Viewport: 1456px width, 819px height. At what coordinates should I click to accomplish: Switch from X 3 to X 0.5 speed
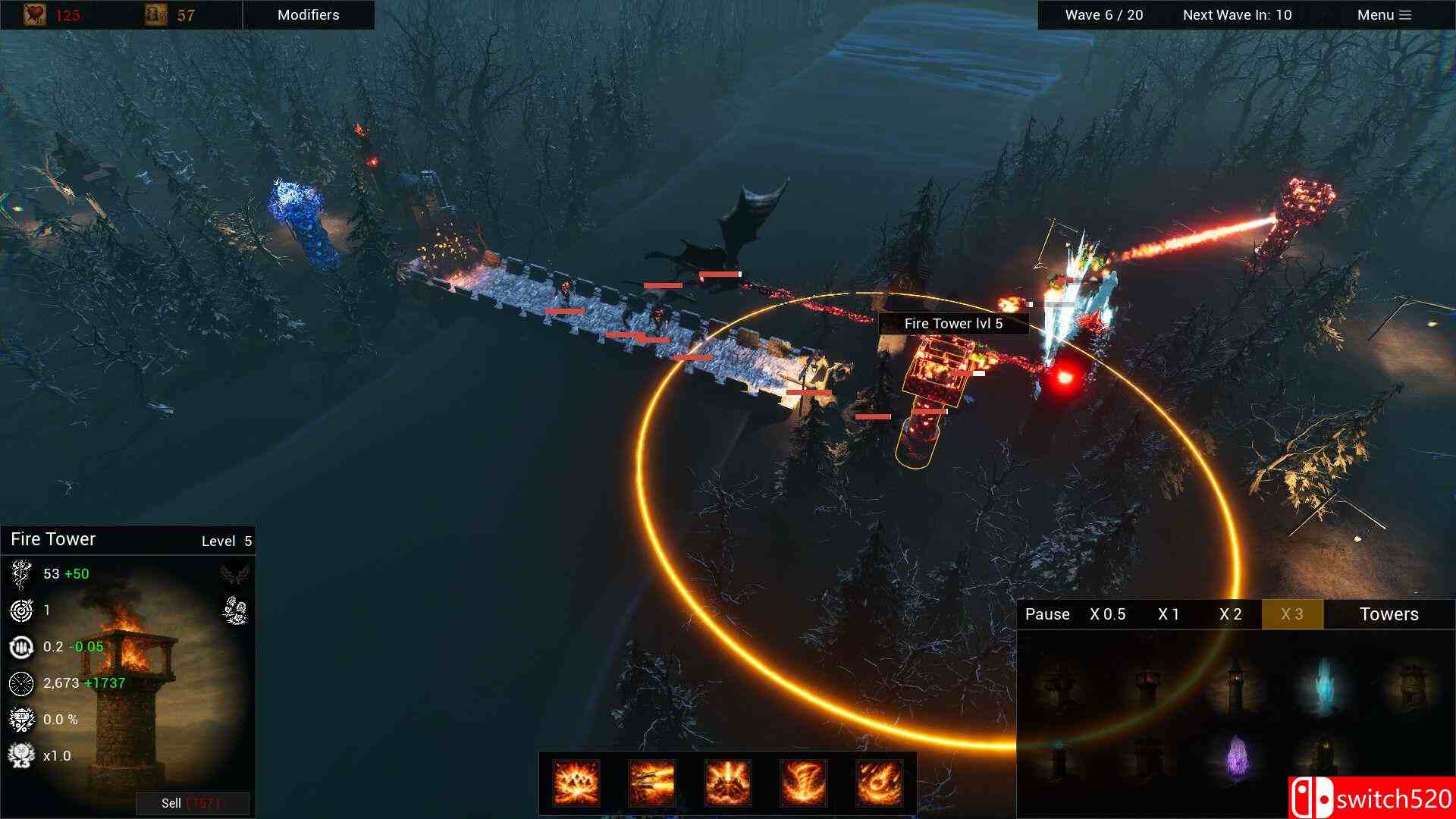tap(1108, 614)
